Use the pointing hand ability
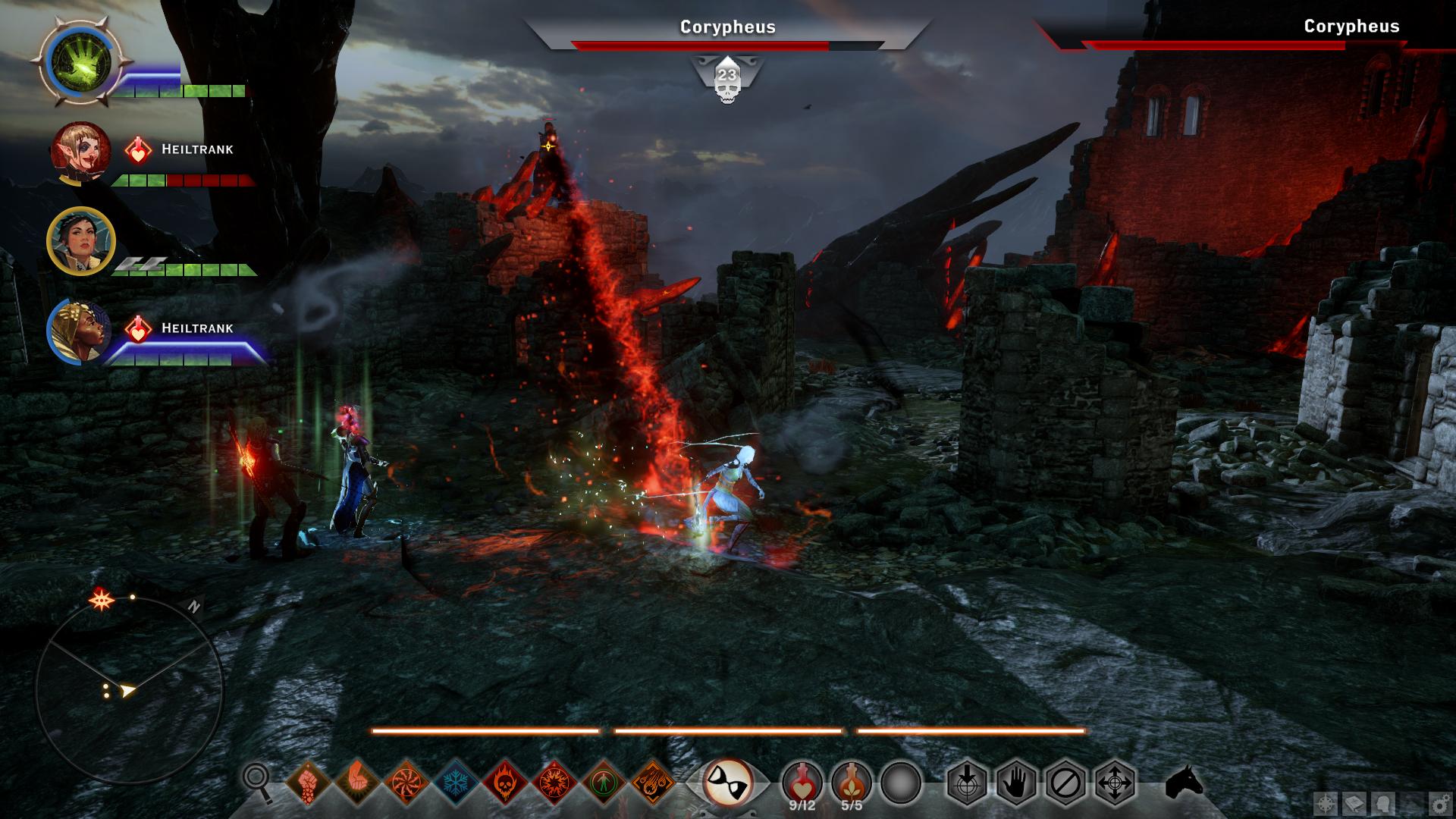Screen dimensions: 1456x819 point(356,781)
